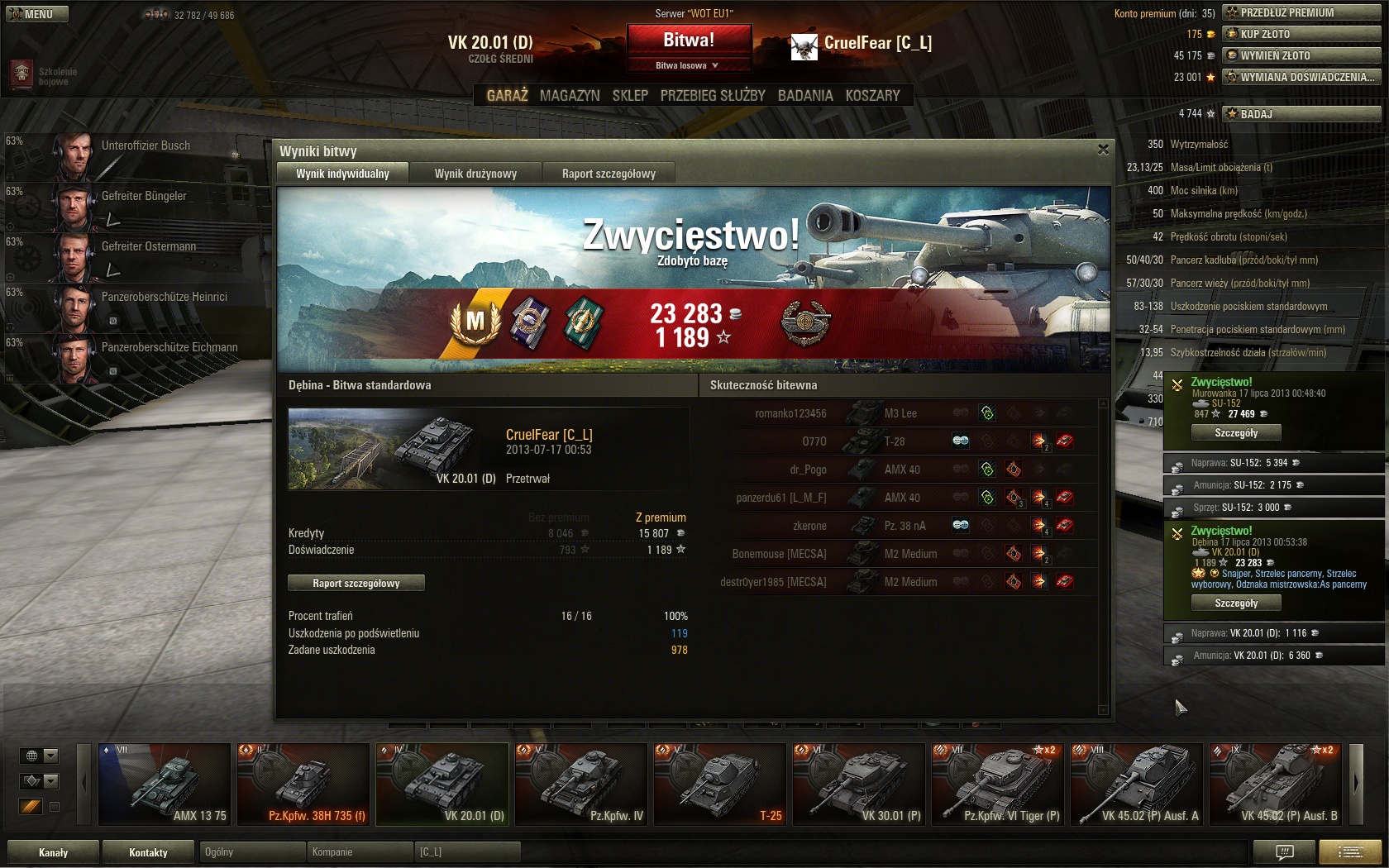
Task: Go to the SKLEP section
Action: pos(630,96)
